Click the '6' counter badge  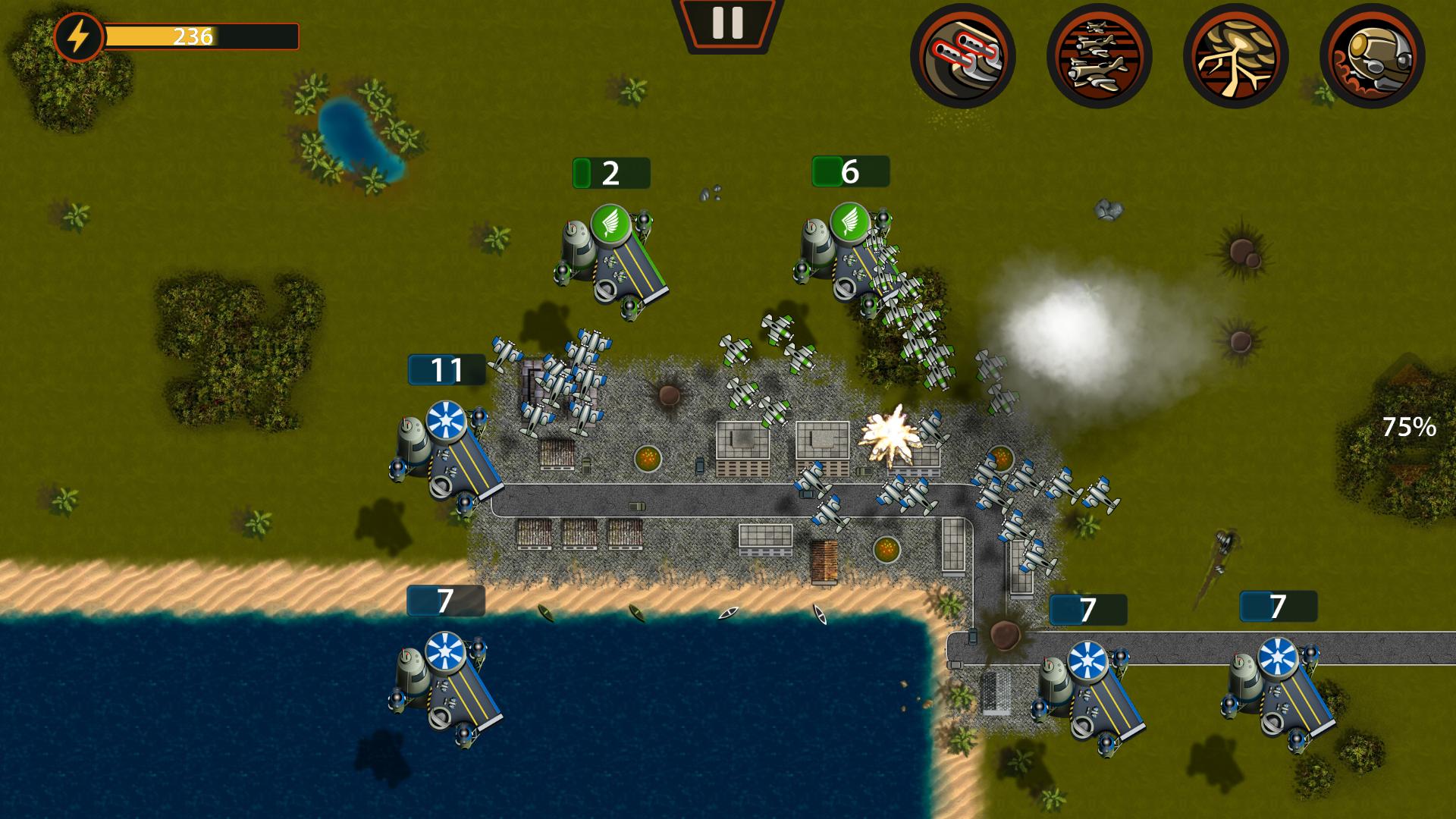pos(849,173)
